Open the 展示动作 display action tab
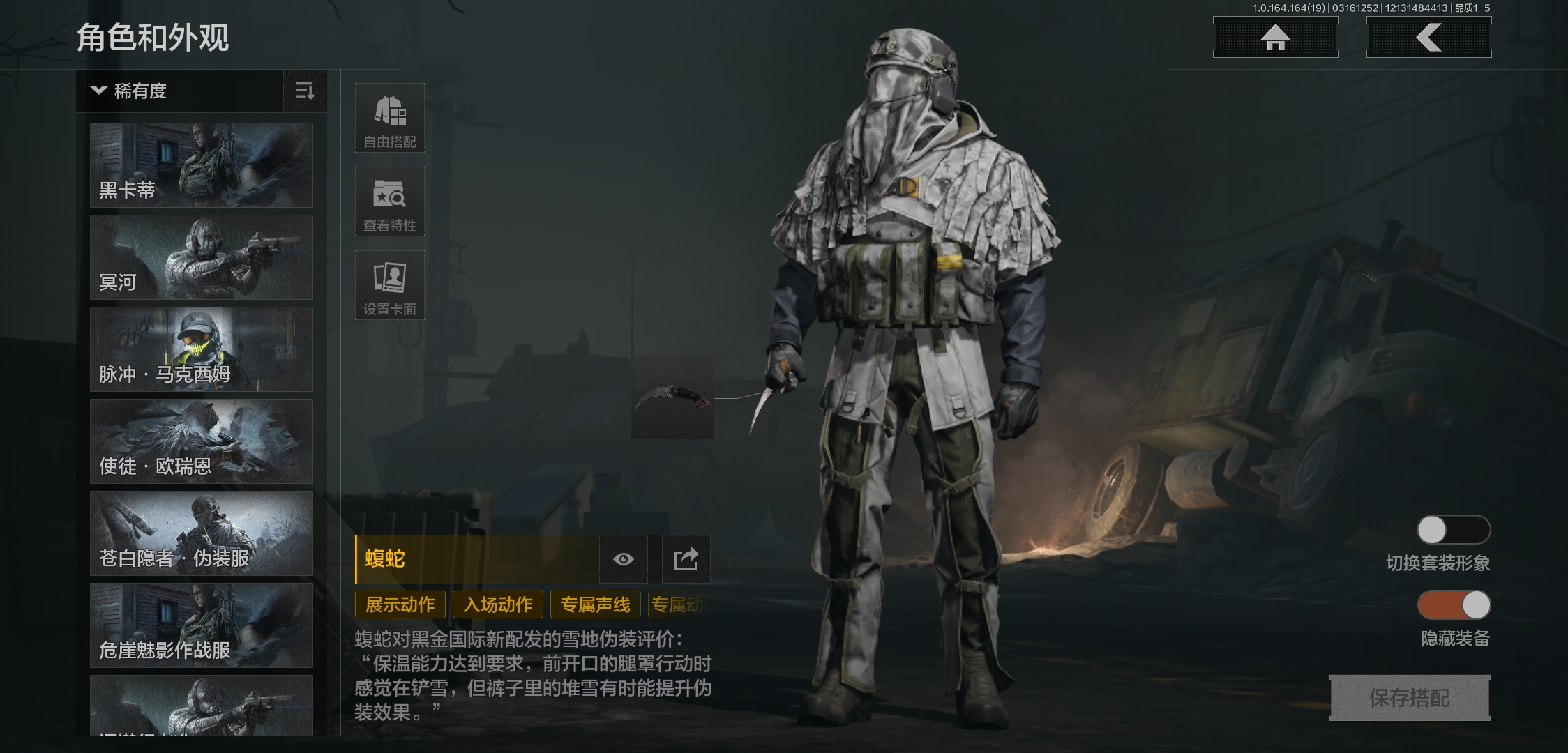This screenshot has width=1568, height=753. 400,604
